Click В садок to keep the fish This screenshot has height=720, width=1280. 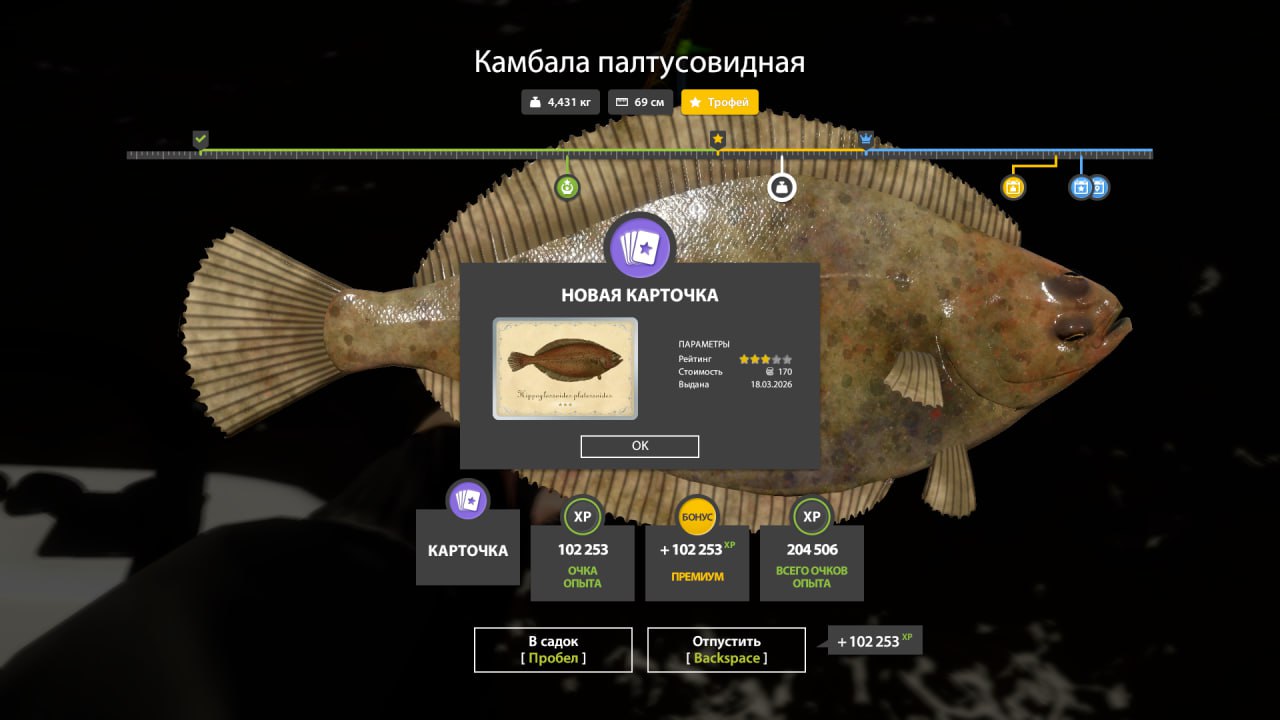(553, 649)
